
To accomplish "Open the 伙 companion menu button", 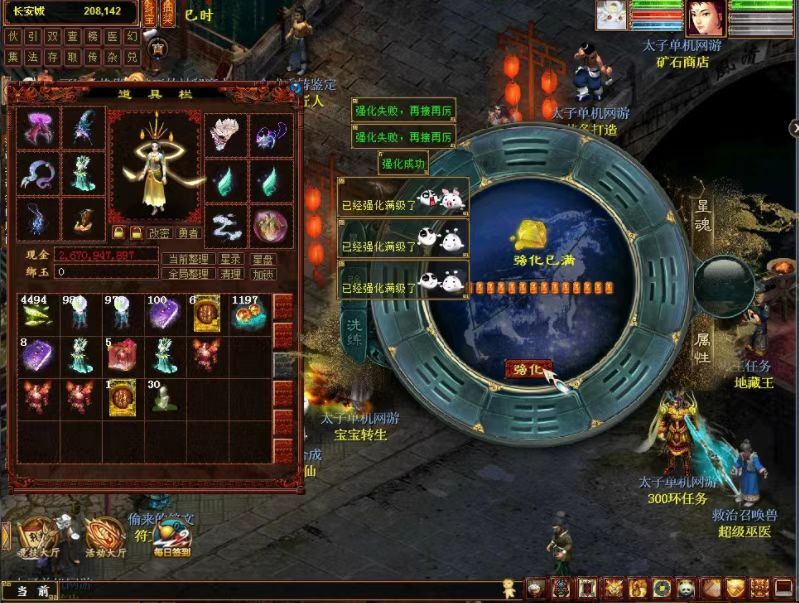I will coord(13,36).
